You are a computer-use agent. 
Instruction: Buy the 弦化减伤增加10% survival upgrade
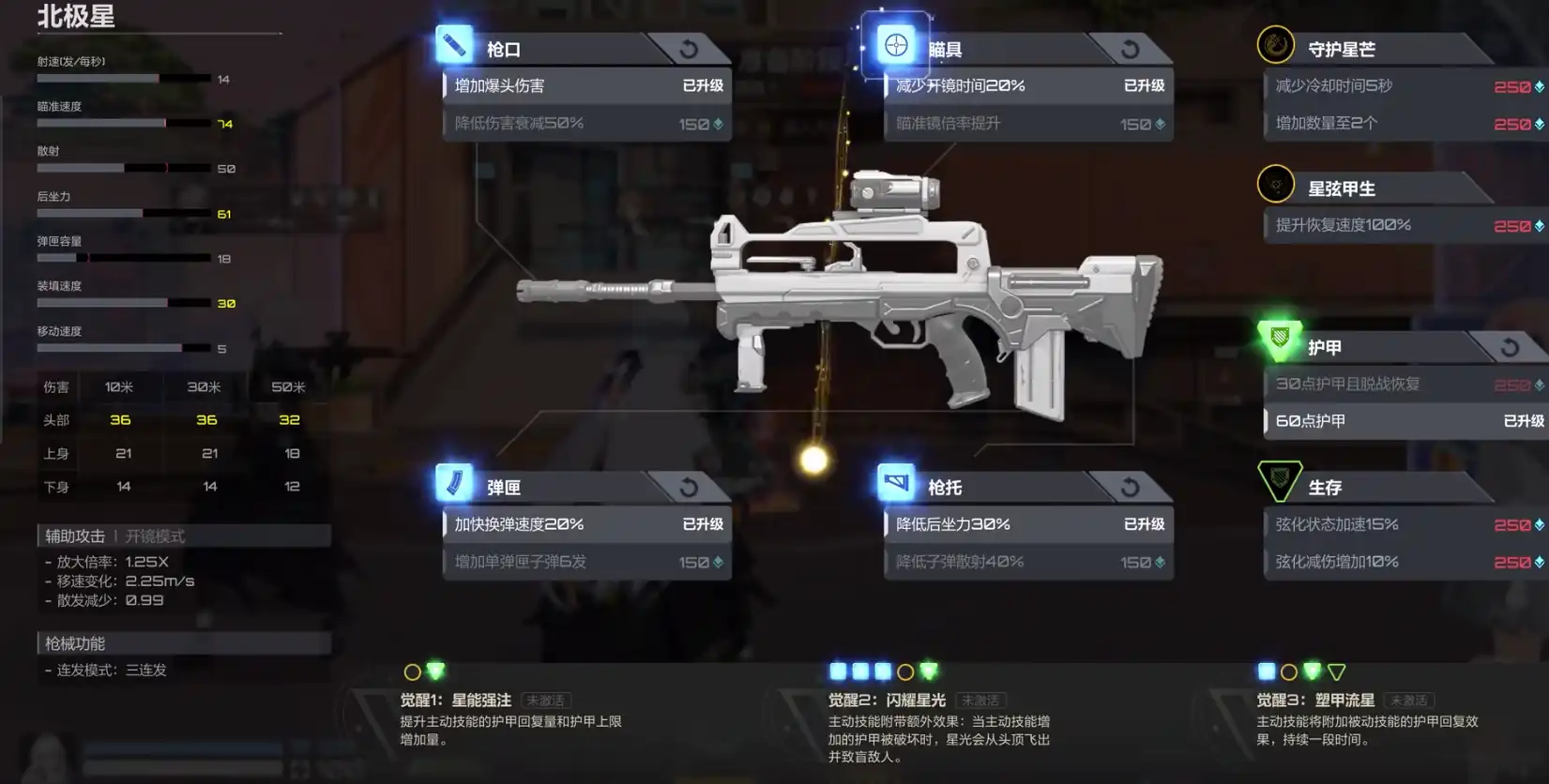click(x=1405, y=562)
